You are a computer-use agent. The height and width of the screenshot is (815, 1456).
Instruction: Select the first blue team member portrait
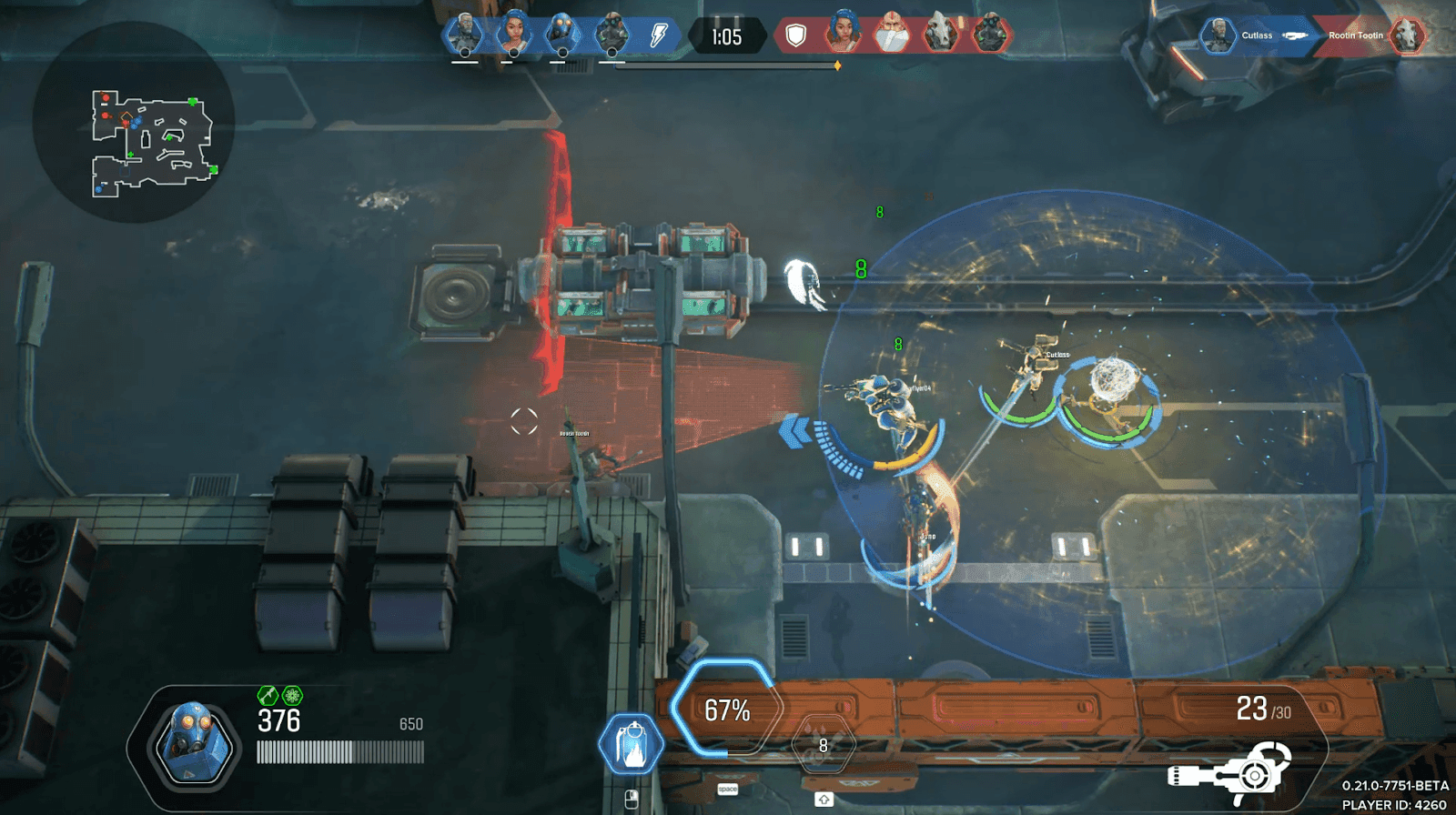pyautogui.click(x=466, y=30)
